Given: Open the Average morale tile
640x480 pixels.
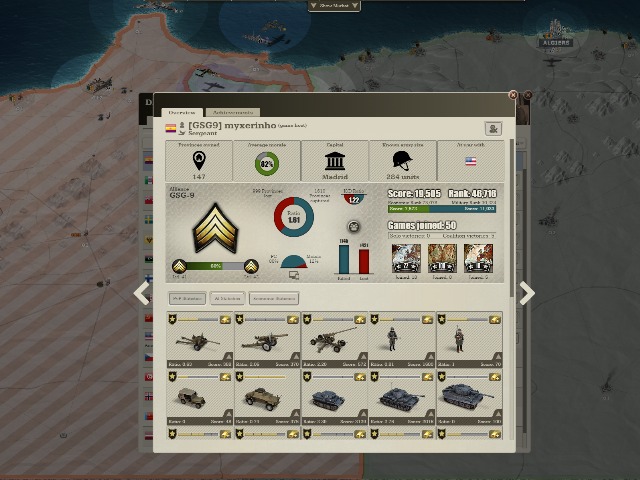Looking at the screenshot, I should pos(267,161).
